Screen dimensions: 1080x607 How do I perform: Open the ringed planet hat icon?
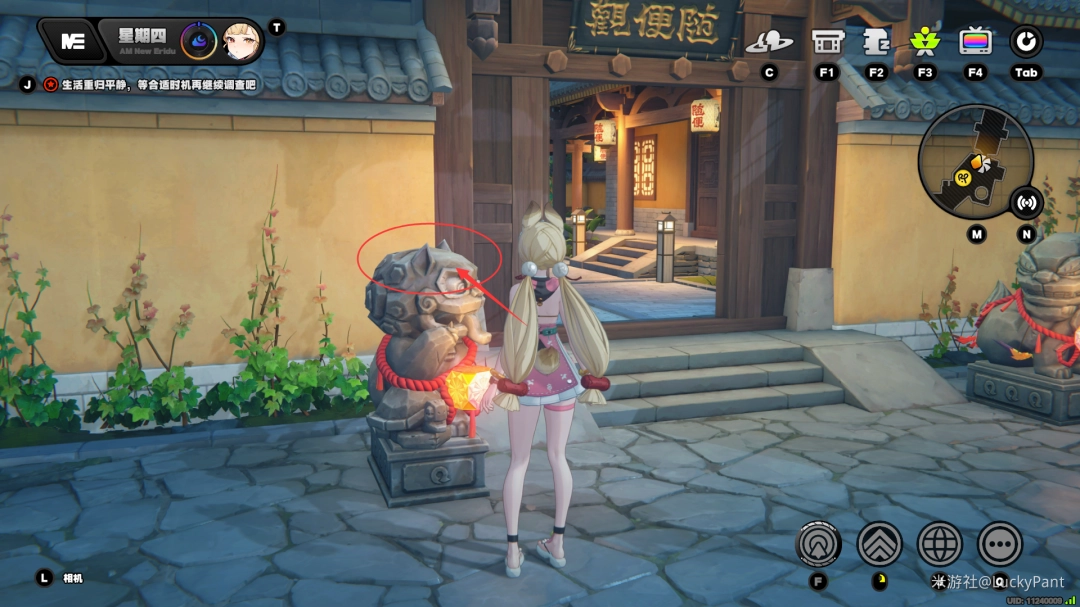click(769, 42)
